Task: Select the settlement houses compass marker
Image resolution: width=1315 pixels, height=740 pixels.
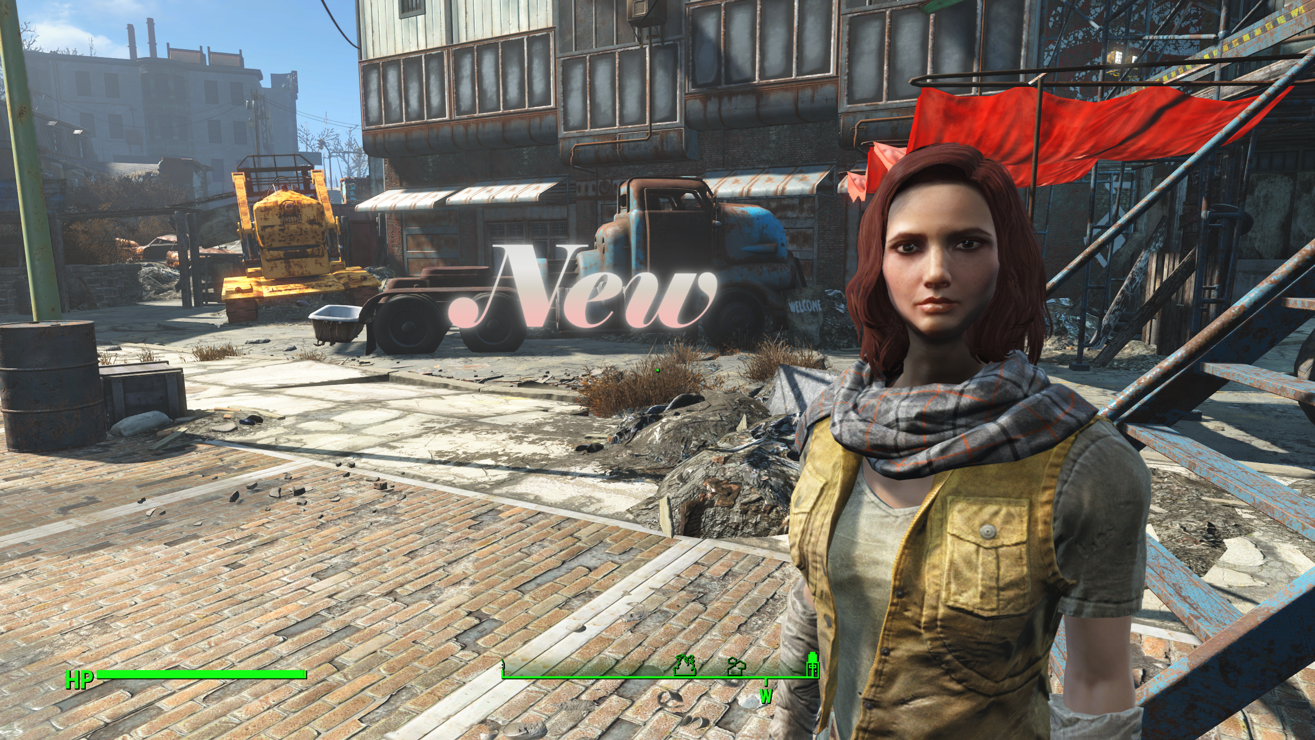Action: click(736, 666)
